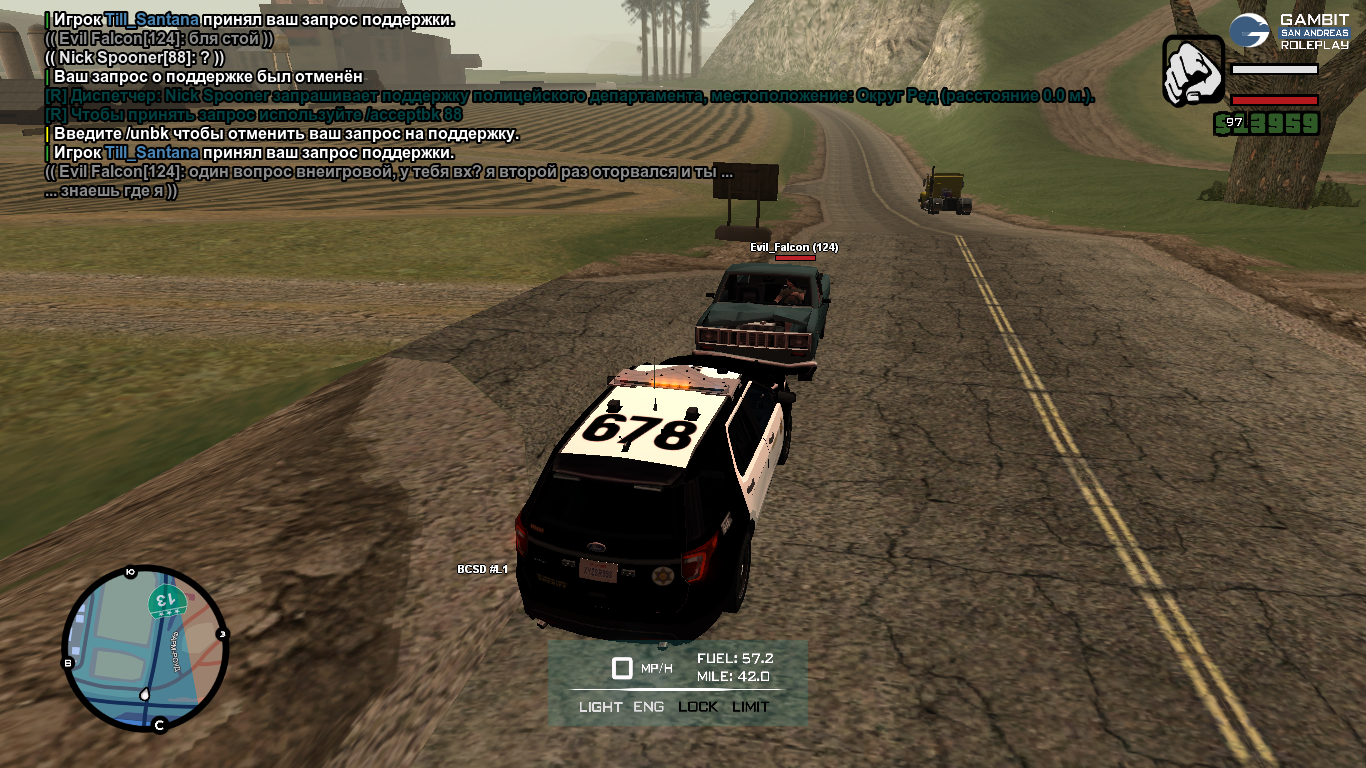Toggle the LOCK indicator on the speedometer
Screen dimensions: 1366x768
tap(698, 706)
